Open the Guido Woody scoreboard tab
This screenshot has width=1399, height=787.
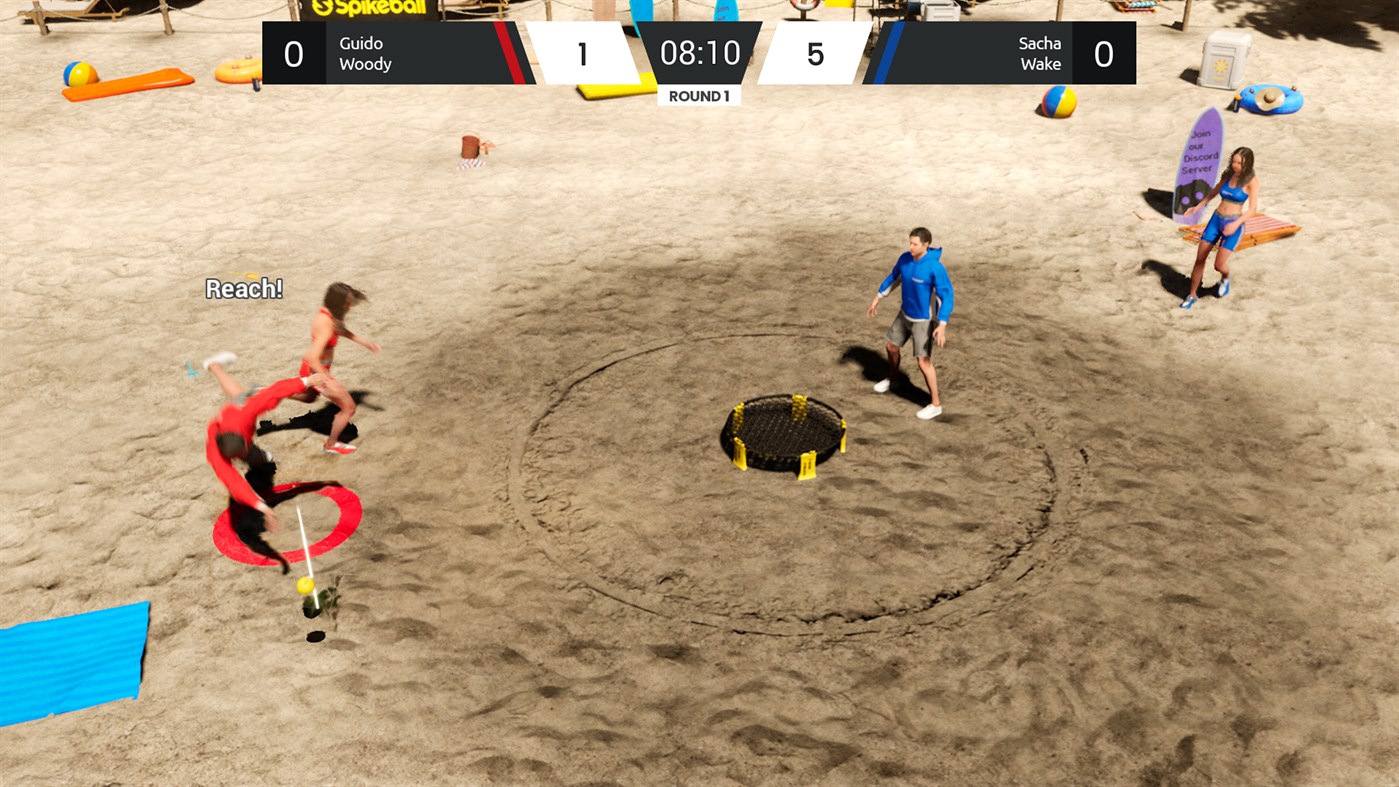(x=295, y=53)
